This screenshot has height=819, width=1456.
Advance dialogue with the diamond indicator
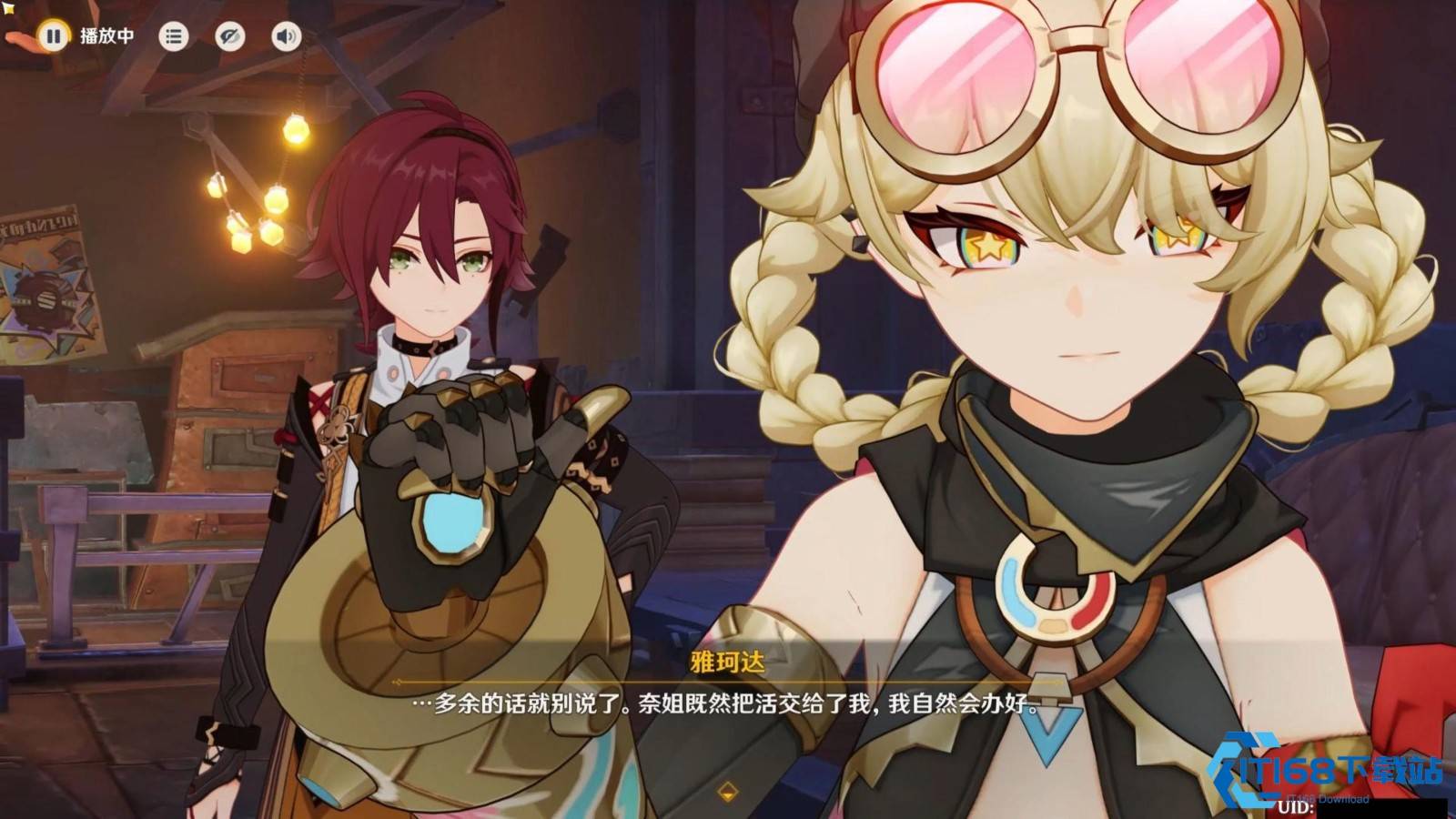click(x=727, y=790)
